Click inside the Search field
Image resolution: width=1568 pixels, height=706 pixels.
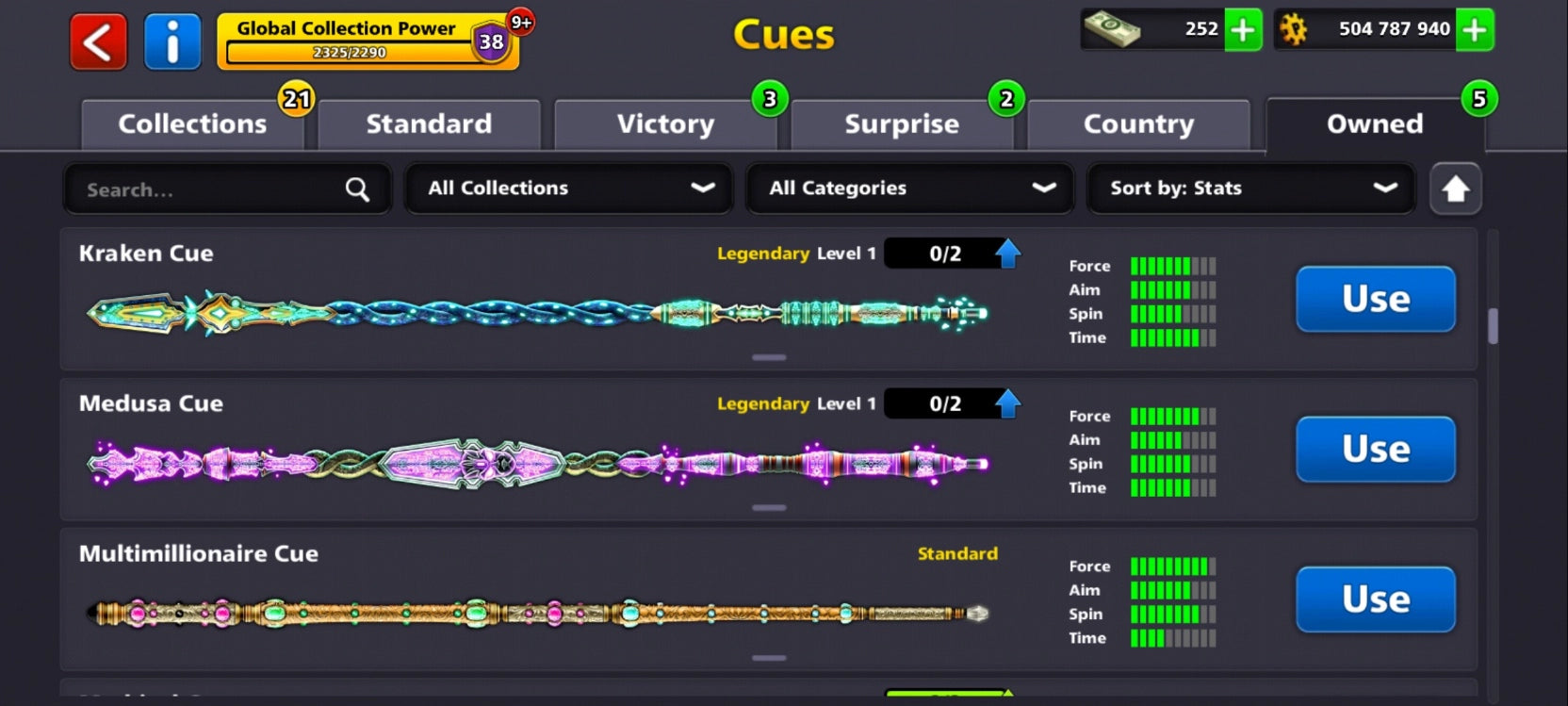(188, 189)
